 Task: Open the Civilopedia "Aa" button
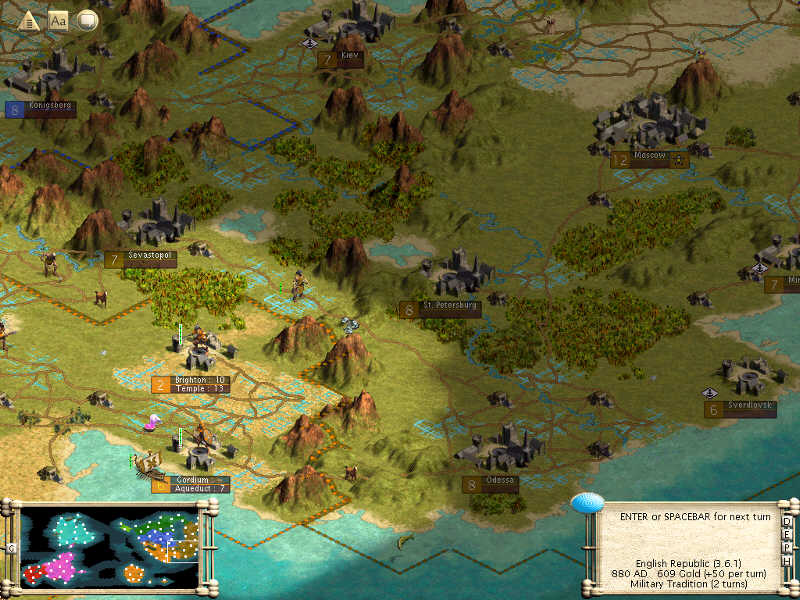point(59,19)
